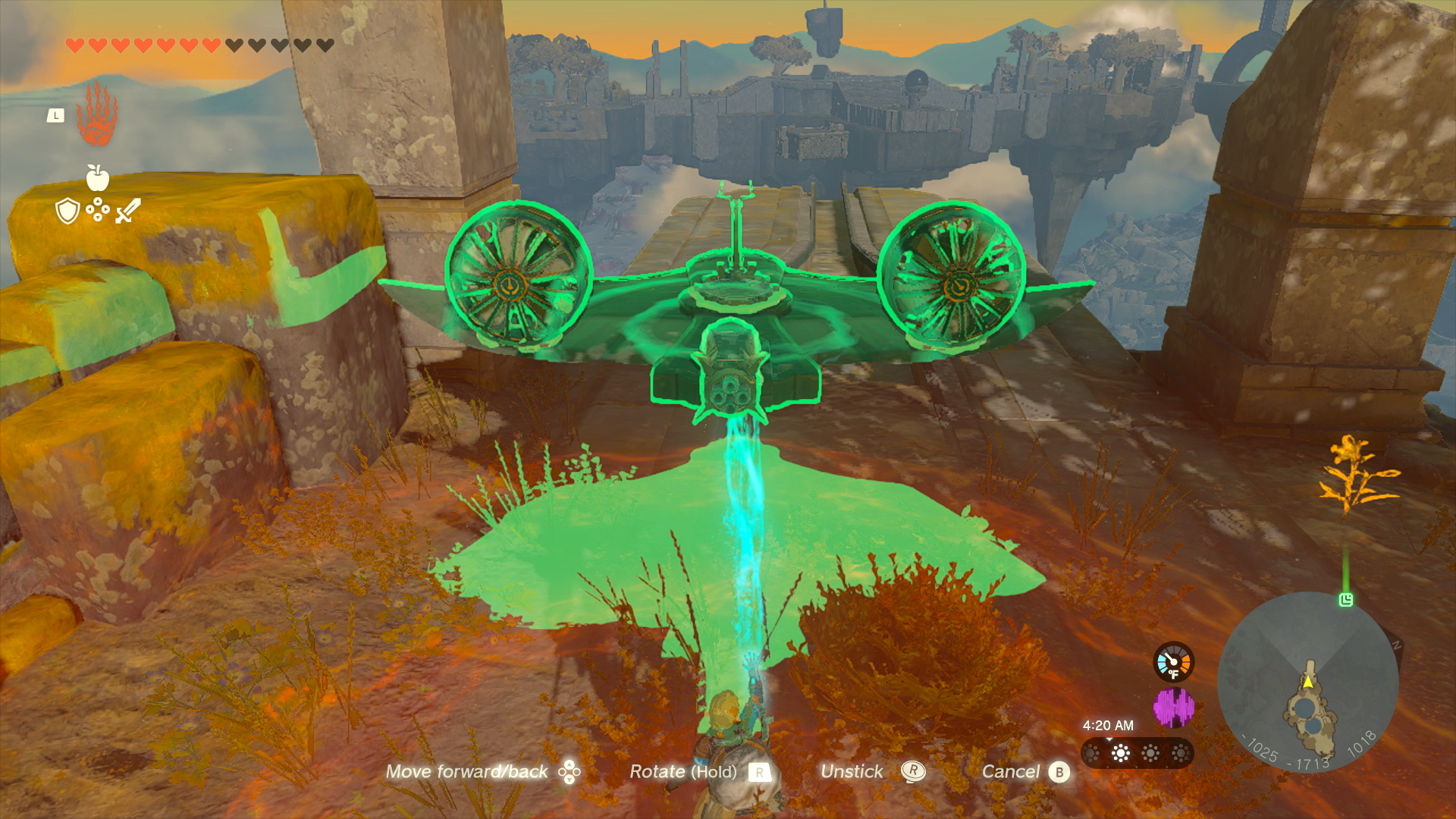Select the sword attack-up icon
Screen dimensions: 1456x819
click(127, 211)
